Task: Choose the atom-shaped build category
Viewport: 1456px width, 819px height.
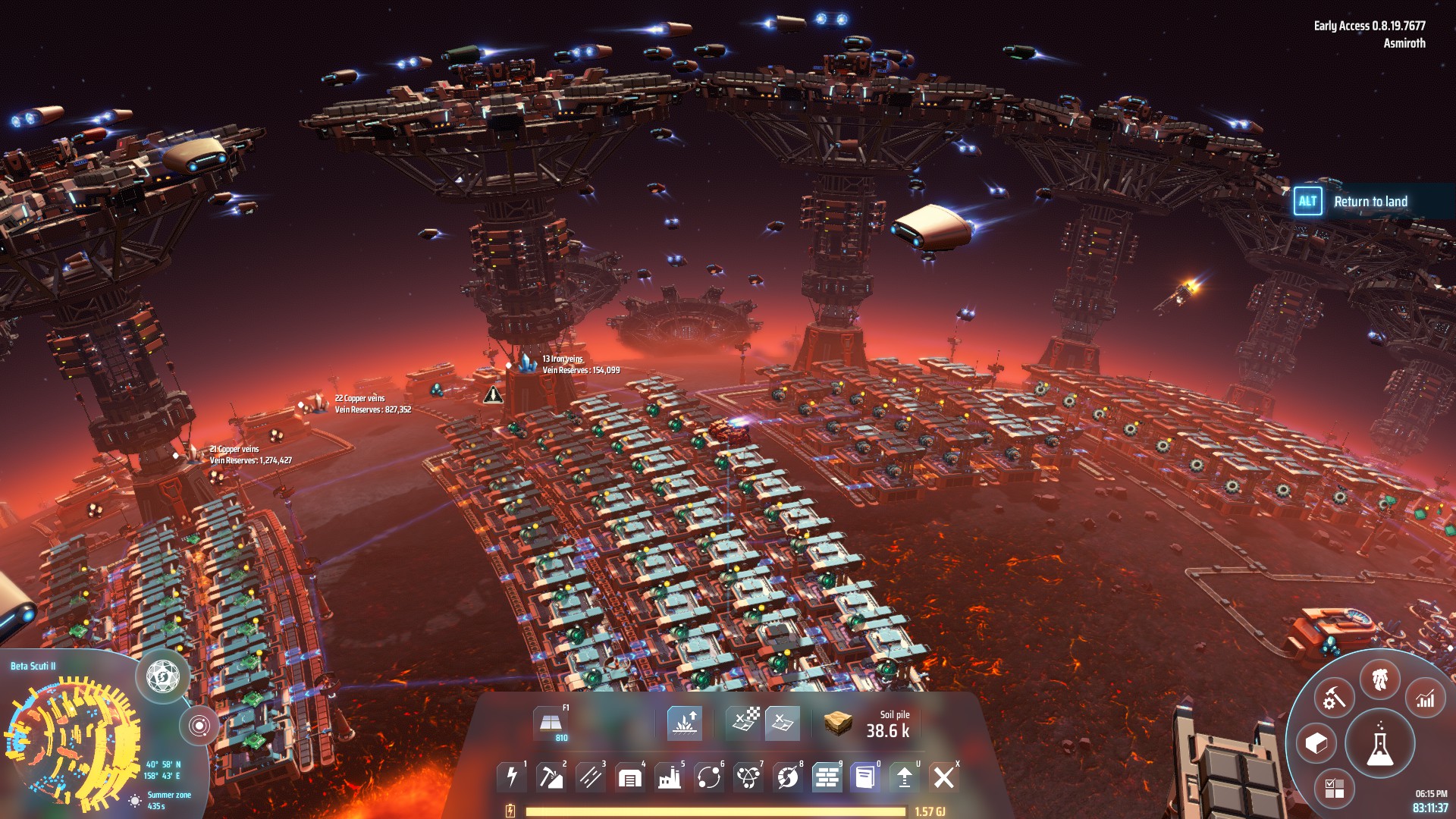Action: tap(748, 777)
